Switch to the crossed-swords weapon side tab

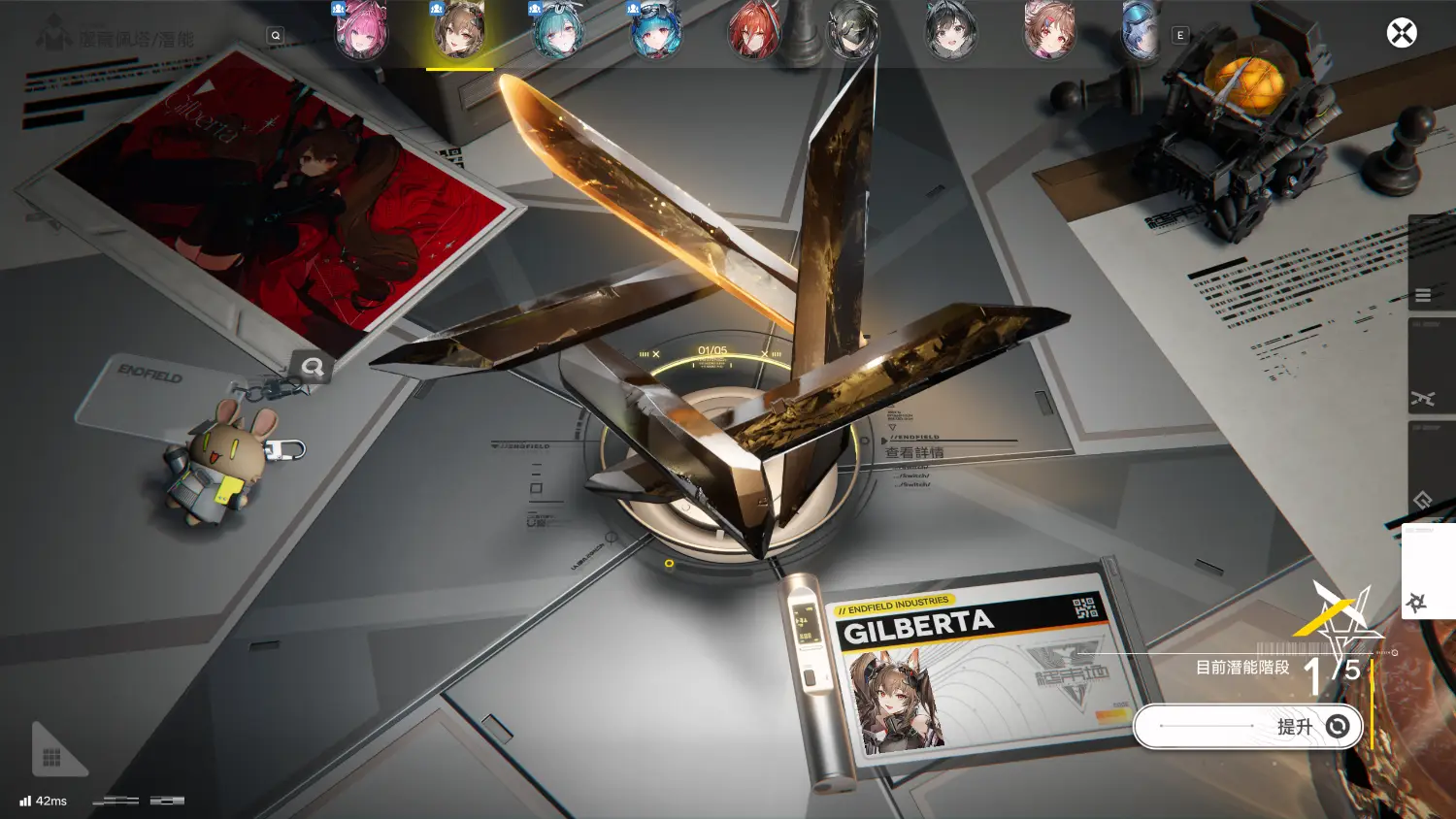[x=1423, y=398]
